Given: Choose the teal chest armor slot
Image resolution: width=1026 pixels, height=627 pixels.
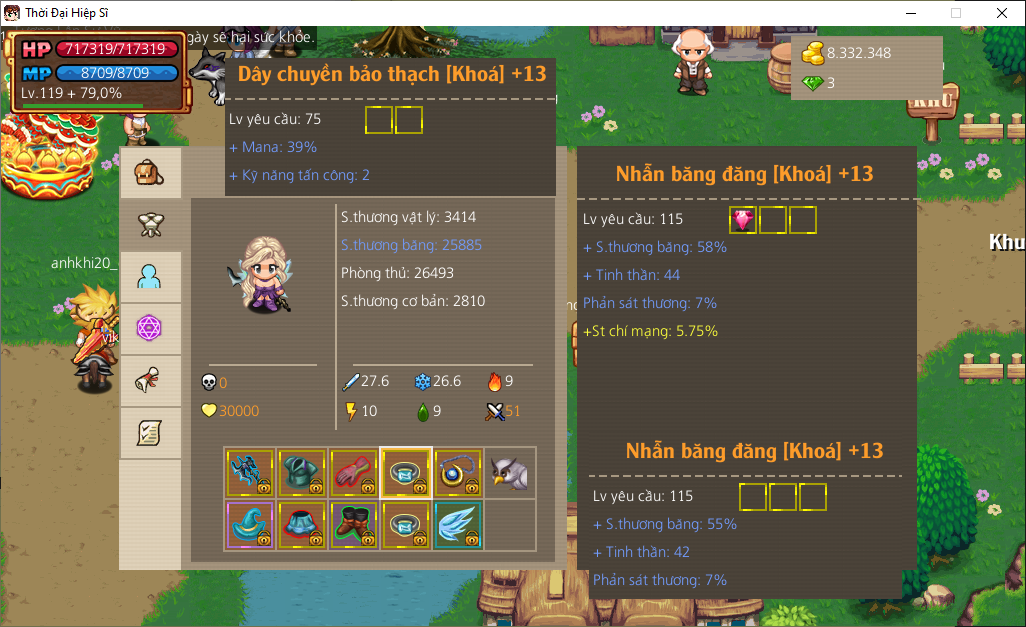Looking at the screenshot, I should pyautogui.click(x=302, y=473).
